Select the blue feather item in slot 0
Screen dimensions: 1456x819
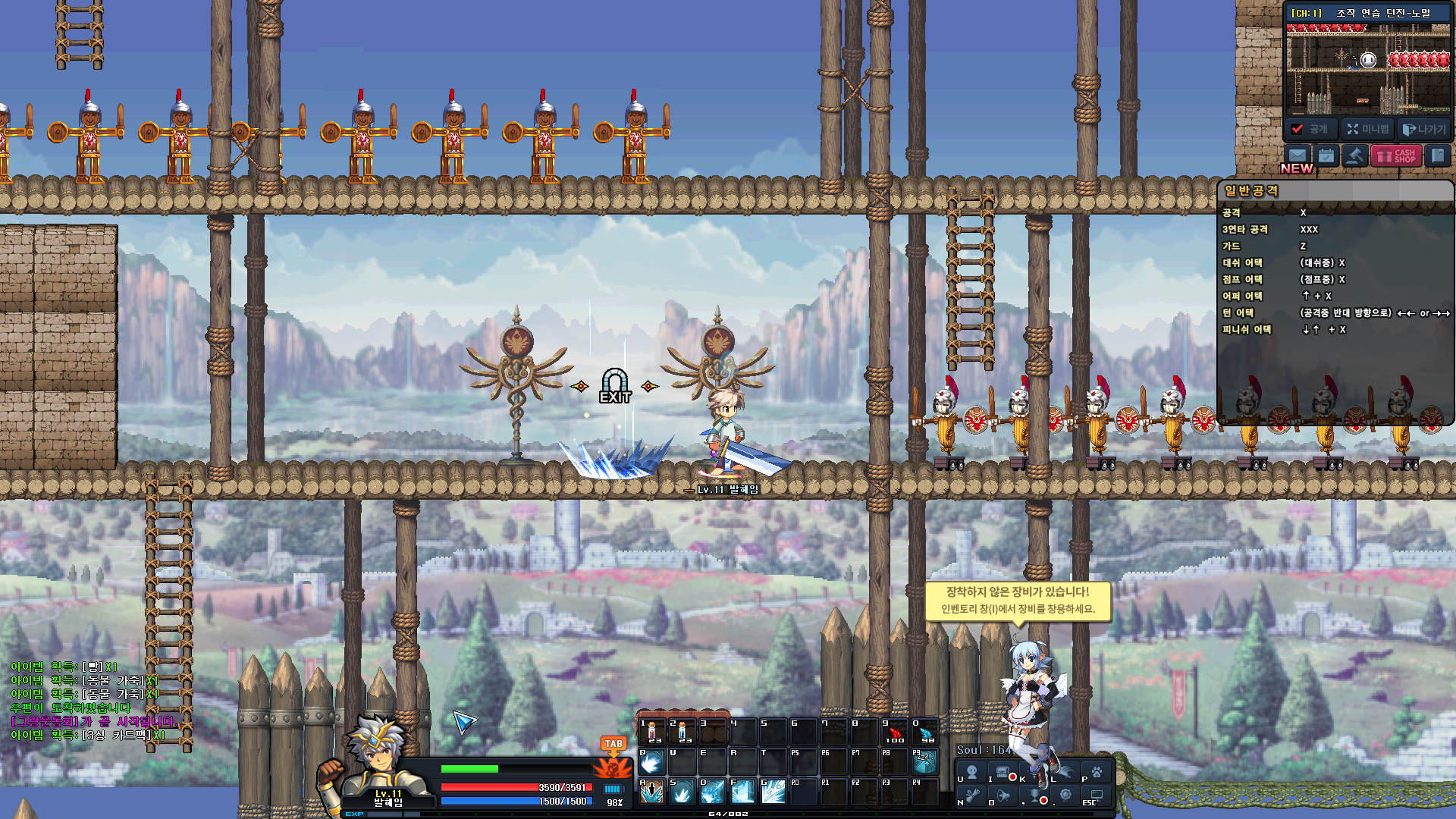pyautogui.click(x=924, y=732)
